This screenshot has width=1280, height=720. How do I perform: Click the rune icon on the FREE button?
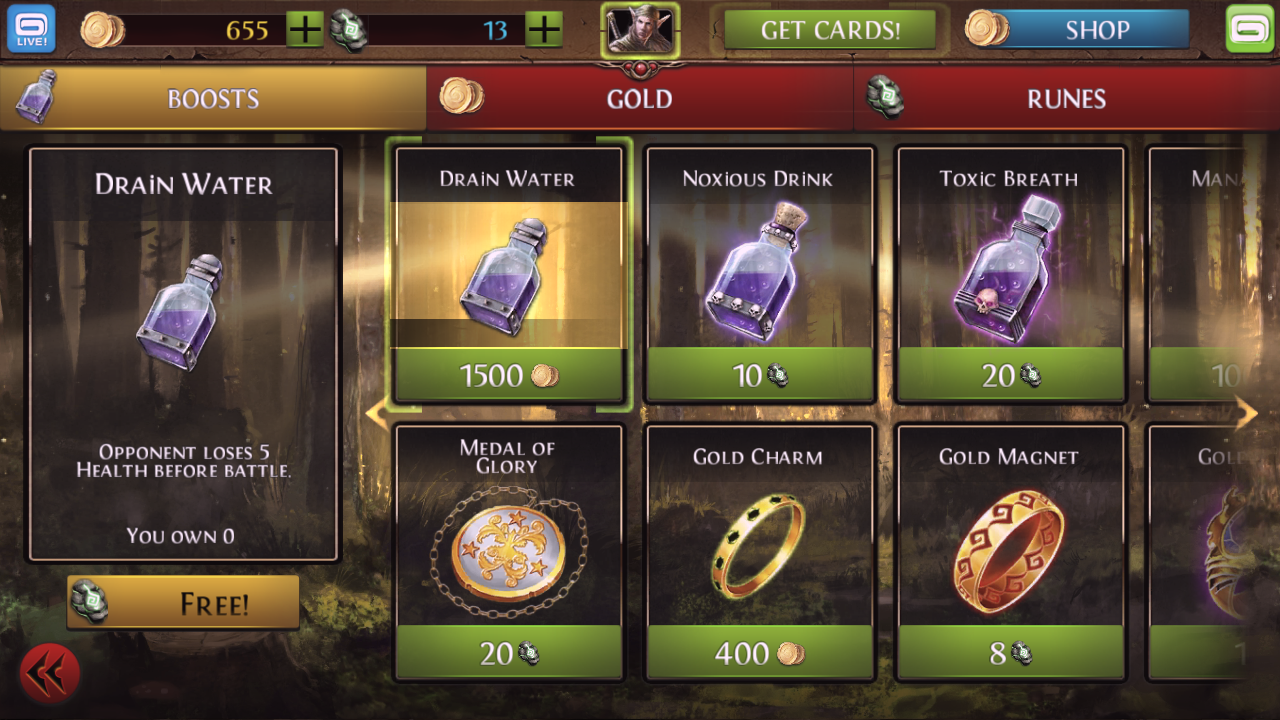(90, 602)
